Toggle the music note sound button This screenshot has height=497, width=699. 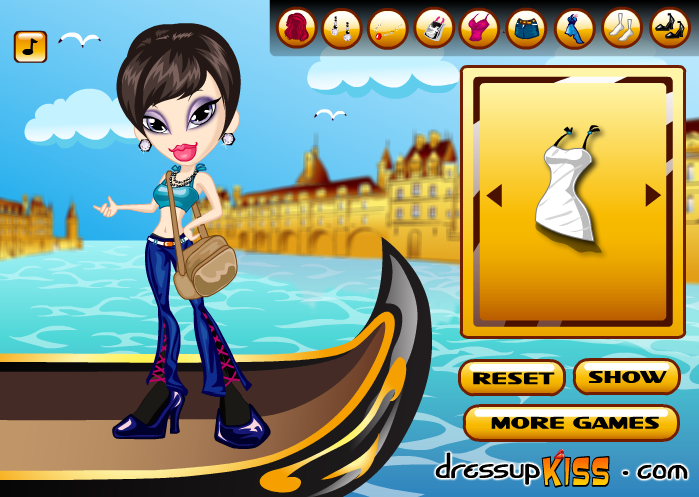[30, 46]
